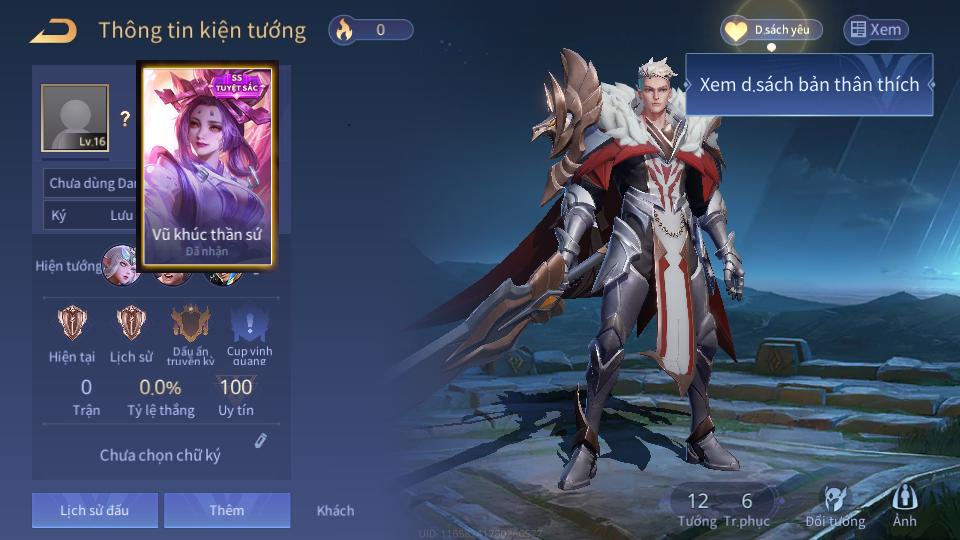Image resolution: width=960 pixels, height=540 pixels.
Task: Switch to the Thêm tab
Action: click(x=227, y=510)
